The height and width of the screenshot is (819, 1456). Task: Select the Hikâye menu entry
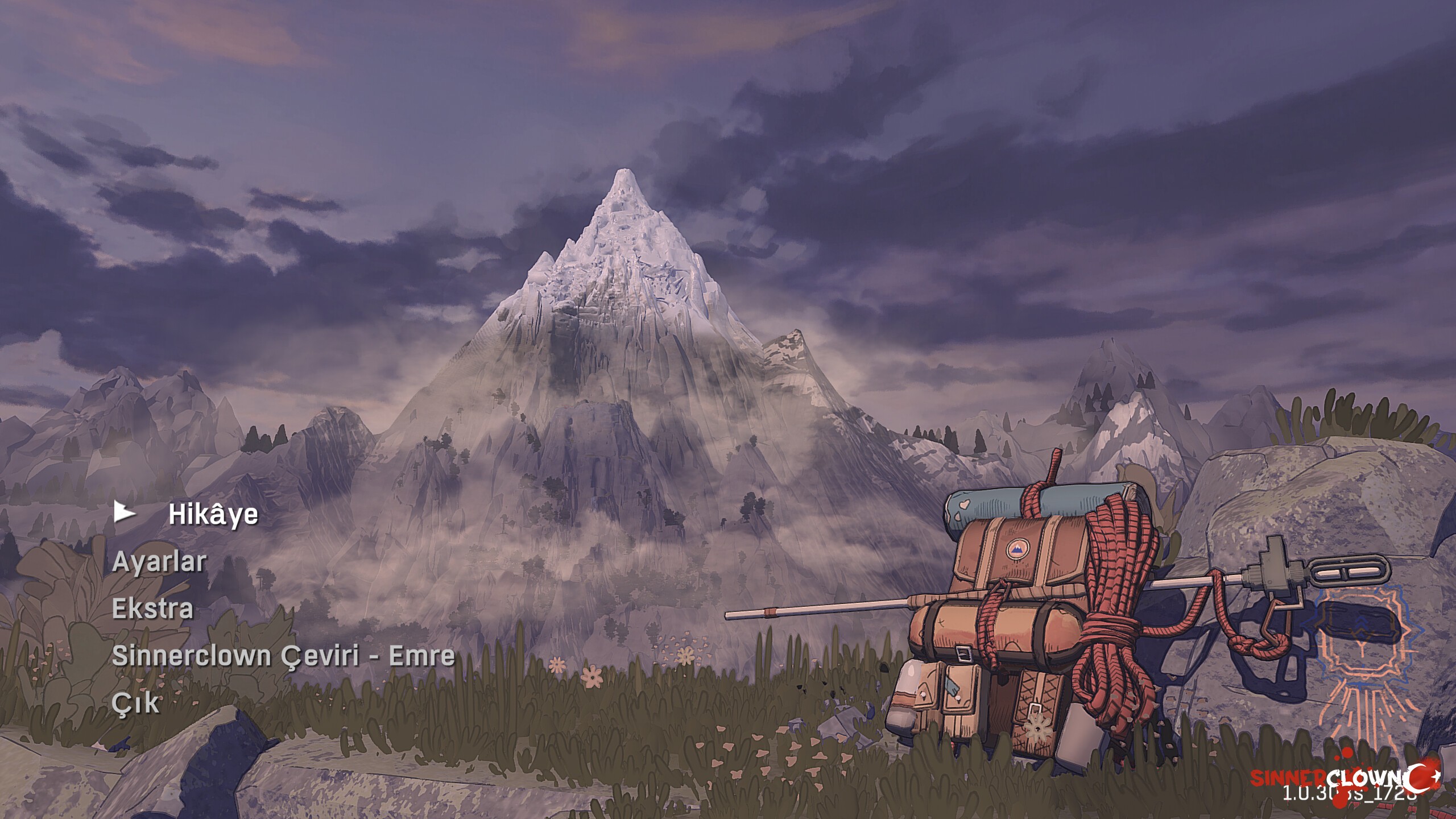[x=213, y=515]
